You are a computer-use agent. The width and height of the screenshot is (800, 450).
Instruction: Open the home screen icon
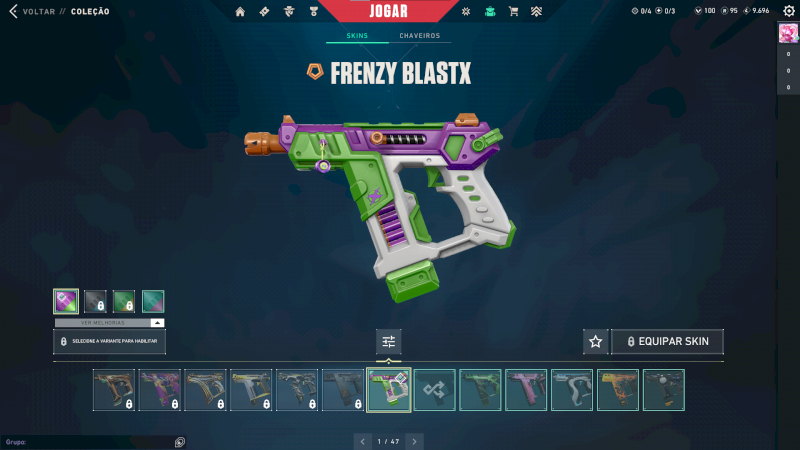(240, 12)
